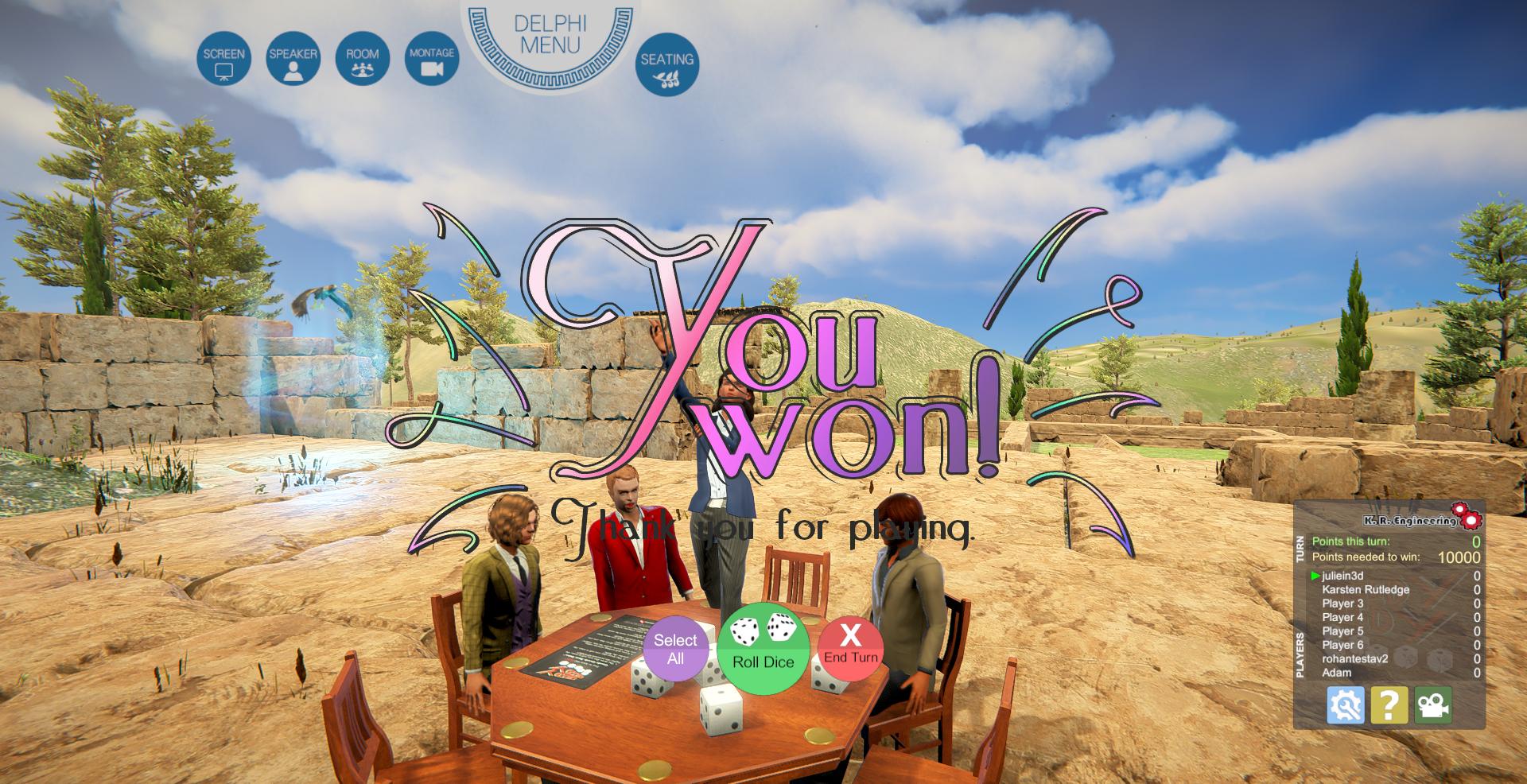Viewport: 1527px width, 784px height.
Task: Click the Screen view button
Action: click(223, 59)
